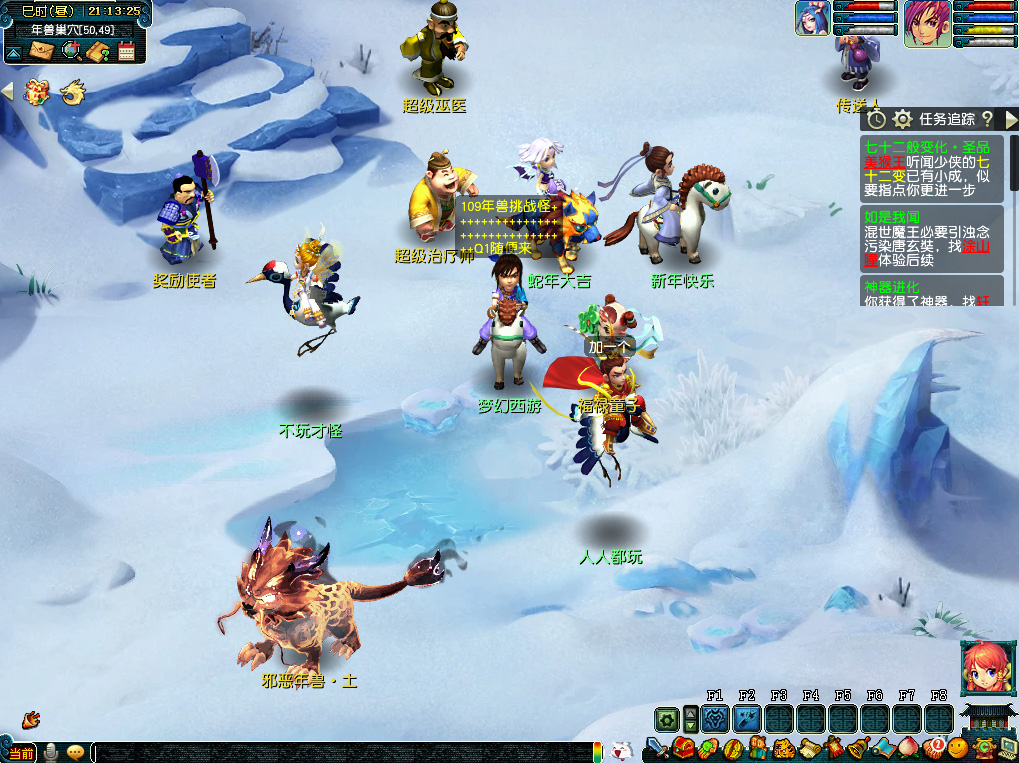This screenshot has height=763, width=1019.
Task: Open the quest tracker question mark help
Action: click(x=986, y=119)
